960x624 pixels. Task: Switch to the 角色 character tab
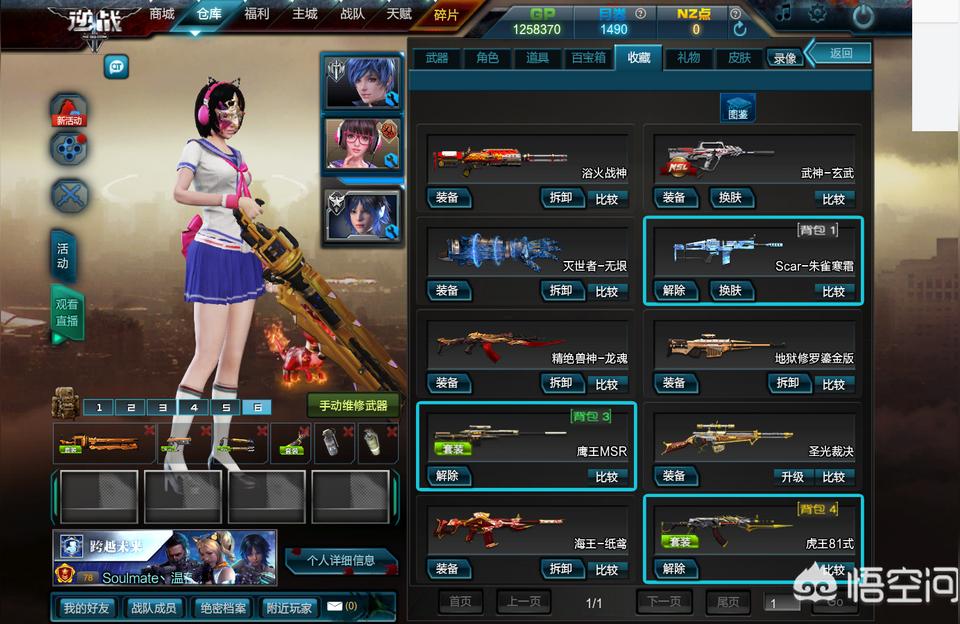(x=488, y=58)
